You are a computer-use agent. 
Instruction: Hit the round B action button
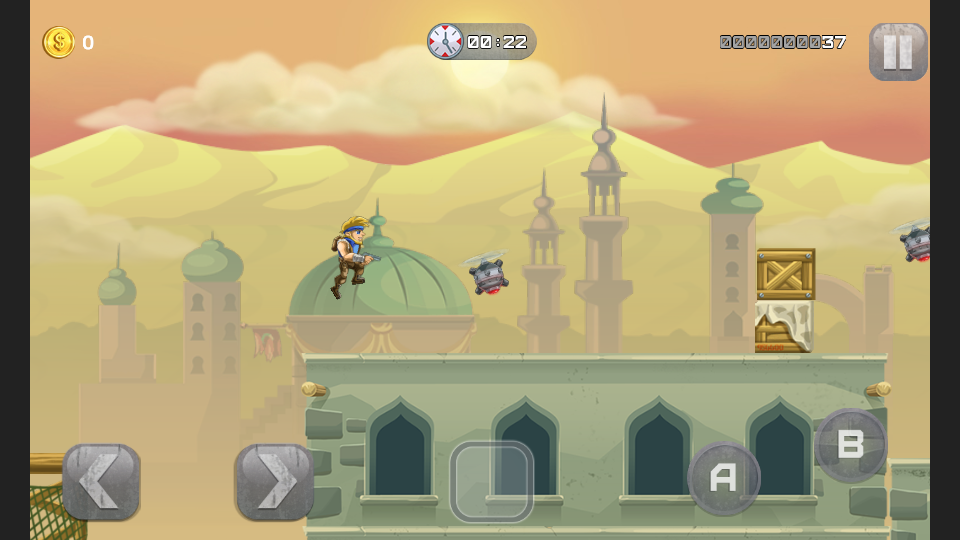851,445
